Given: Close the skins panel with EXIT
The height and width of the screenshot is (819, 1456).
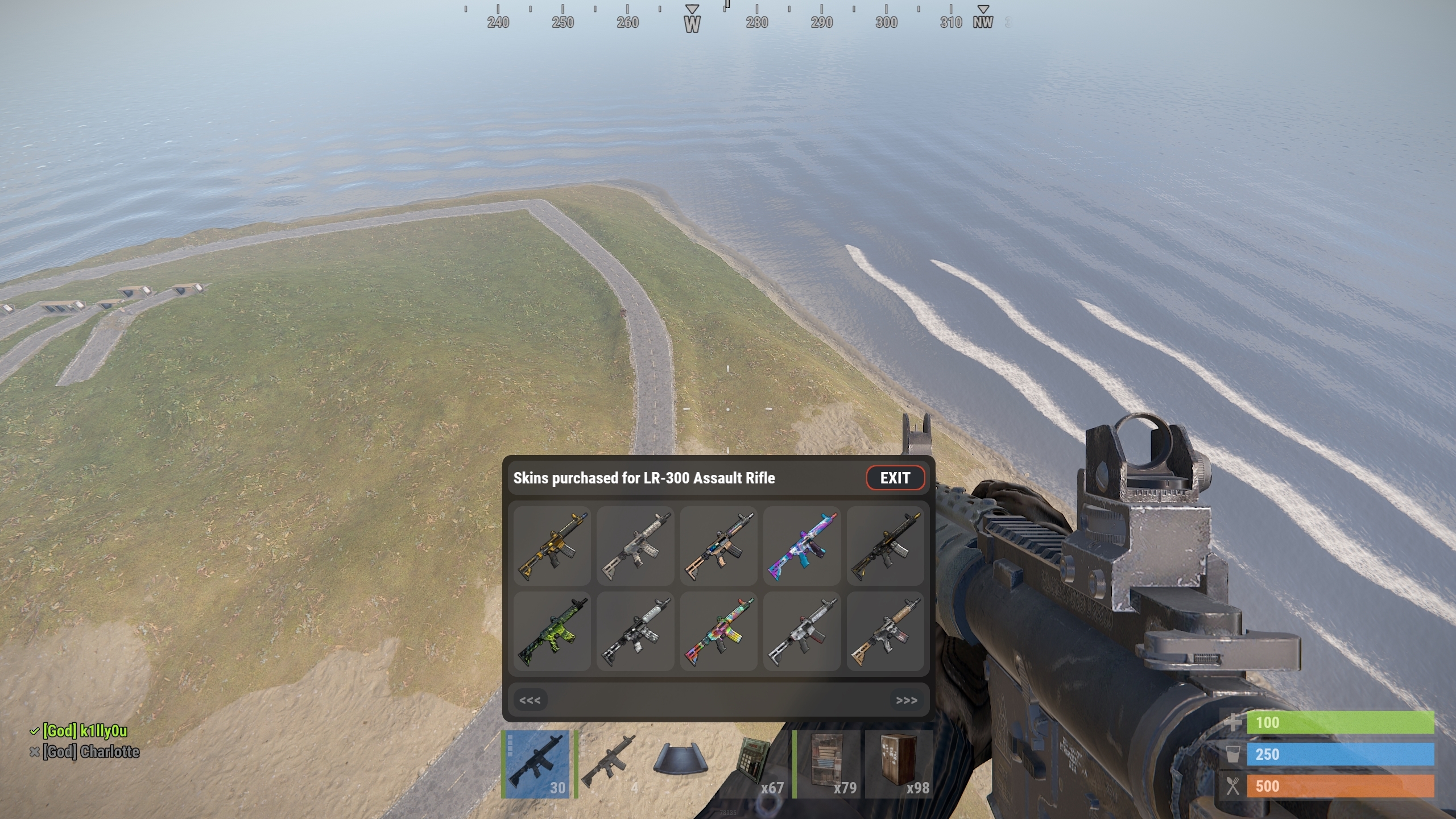Looking at the screenshot, I should 895,478.
